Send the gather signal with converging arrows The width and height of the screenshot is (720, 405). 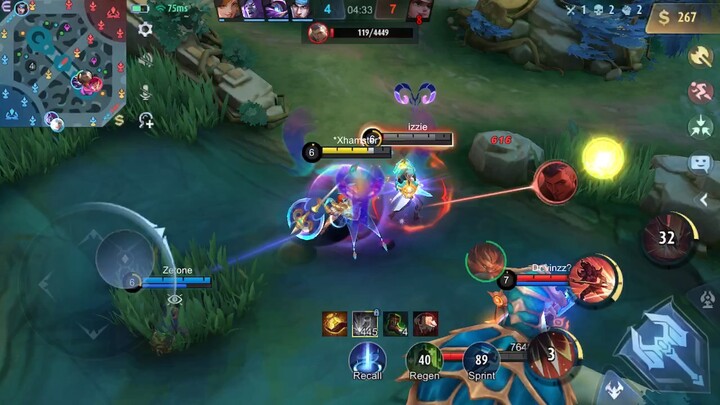click(700, 127)
